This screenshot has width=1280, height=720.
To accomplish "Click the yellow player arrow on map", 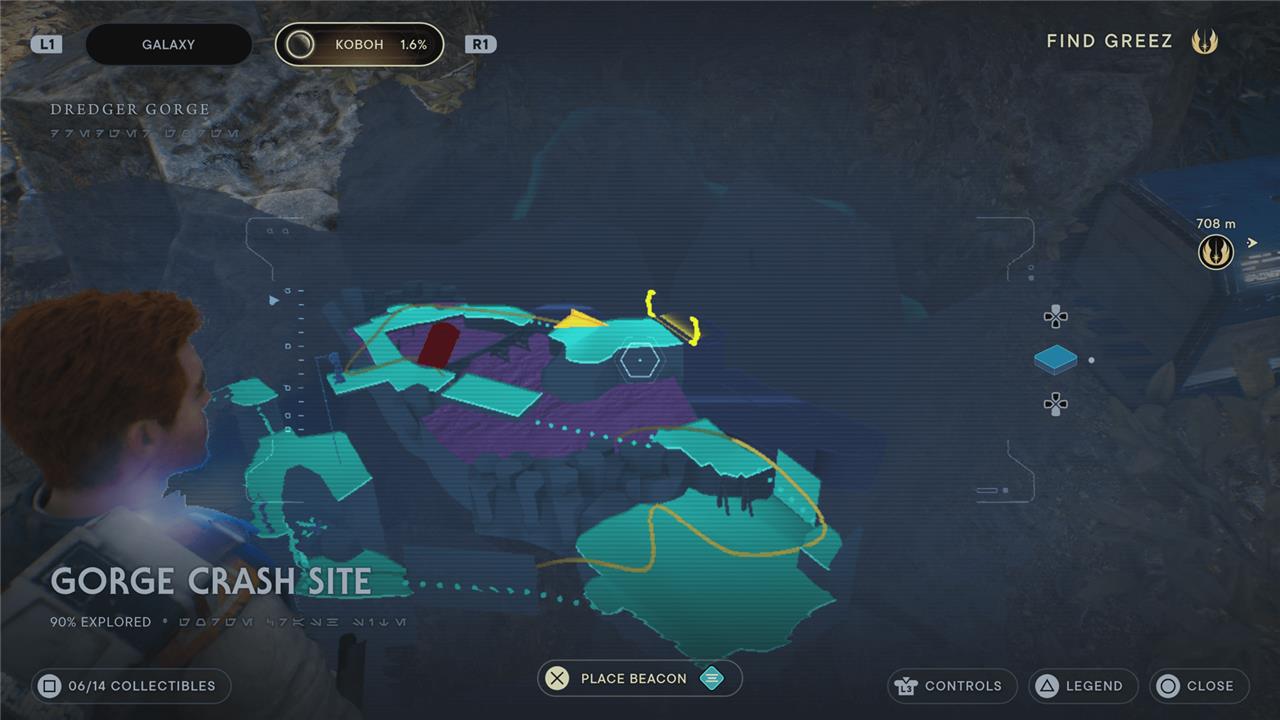I will tap(580, 320).
